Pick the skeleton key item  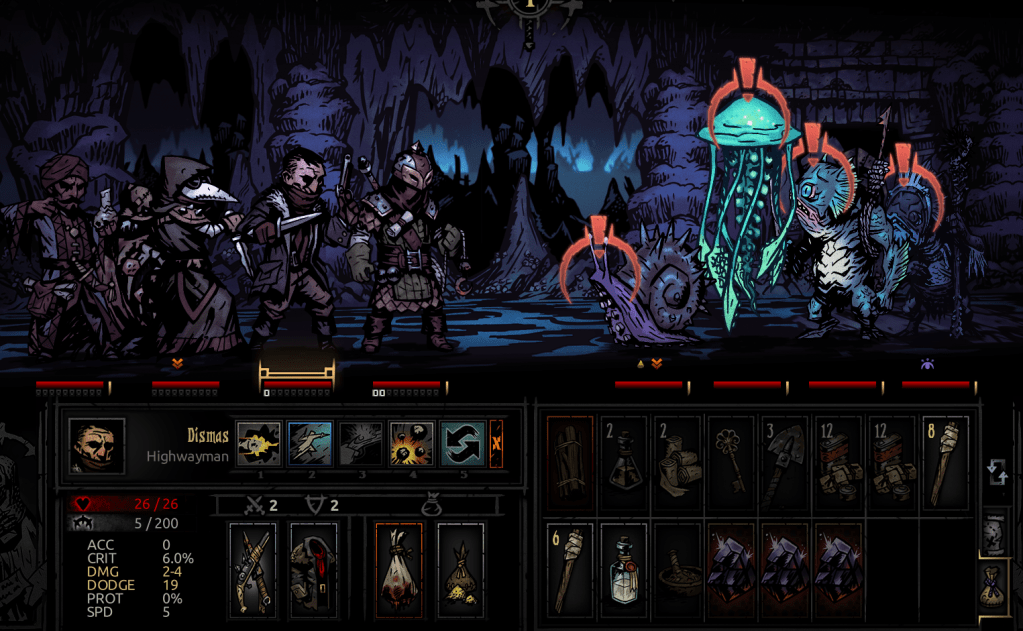731,459
